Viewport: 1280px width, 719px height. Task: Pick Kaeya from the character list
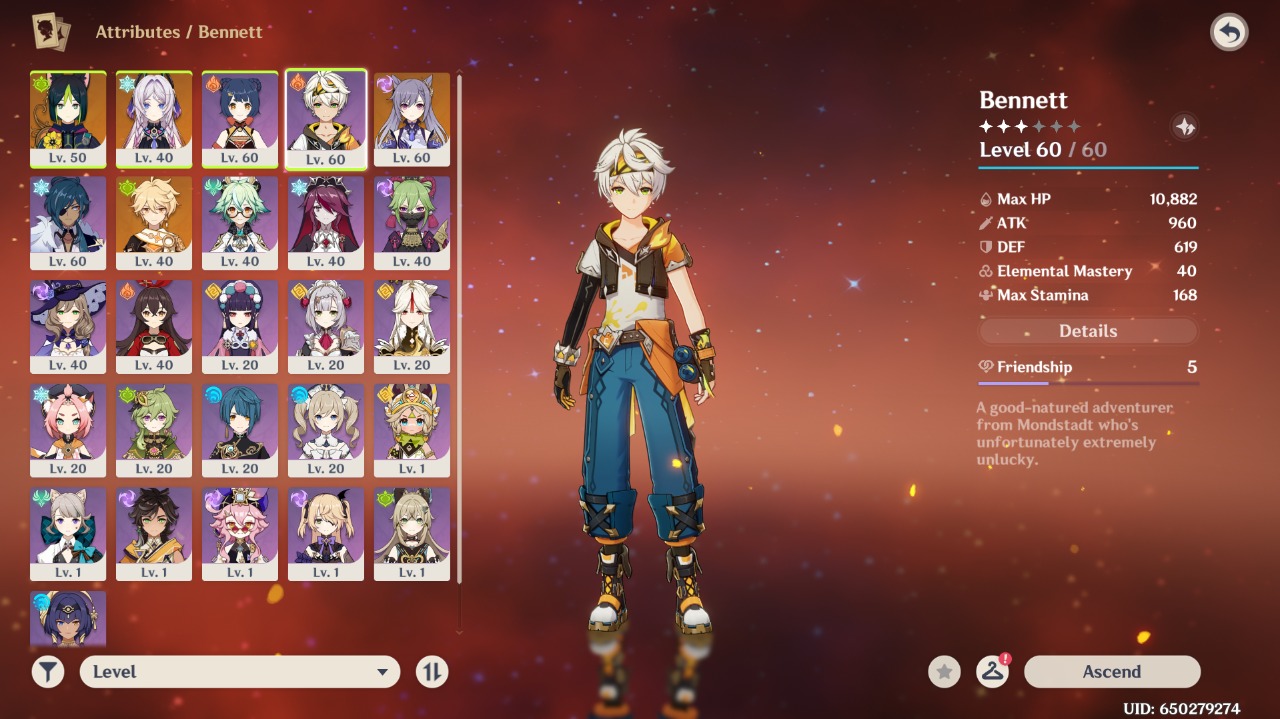click(x=68, y=222)
